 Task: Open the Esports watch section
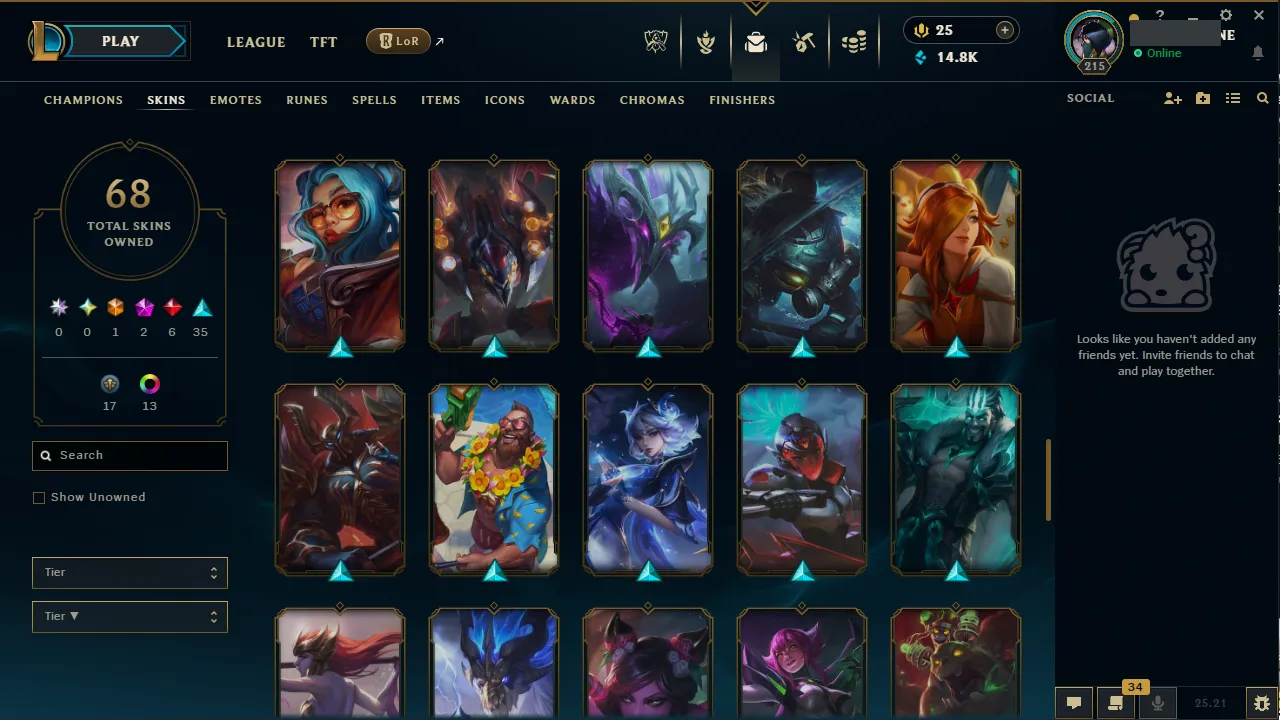[x=656, y=41]
